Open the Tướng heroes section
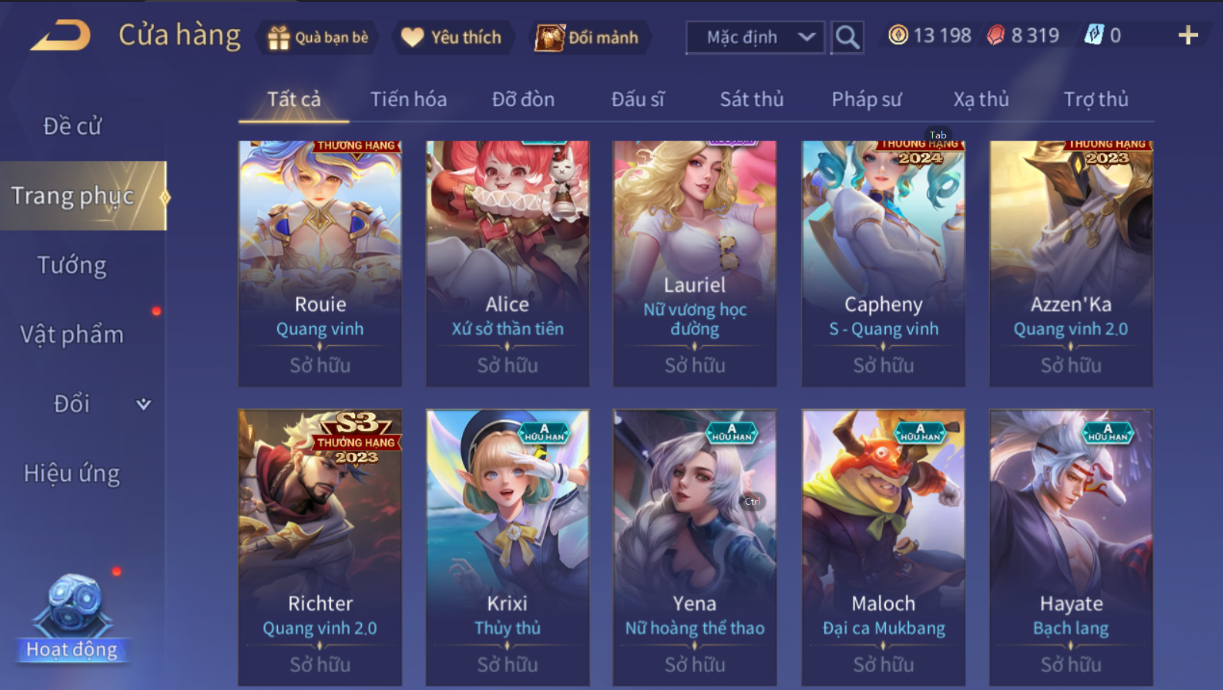Viewport: 1223px width, 690px height. (x=72, y=265)
